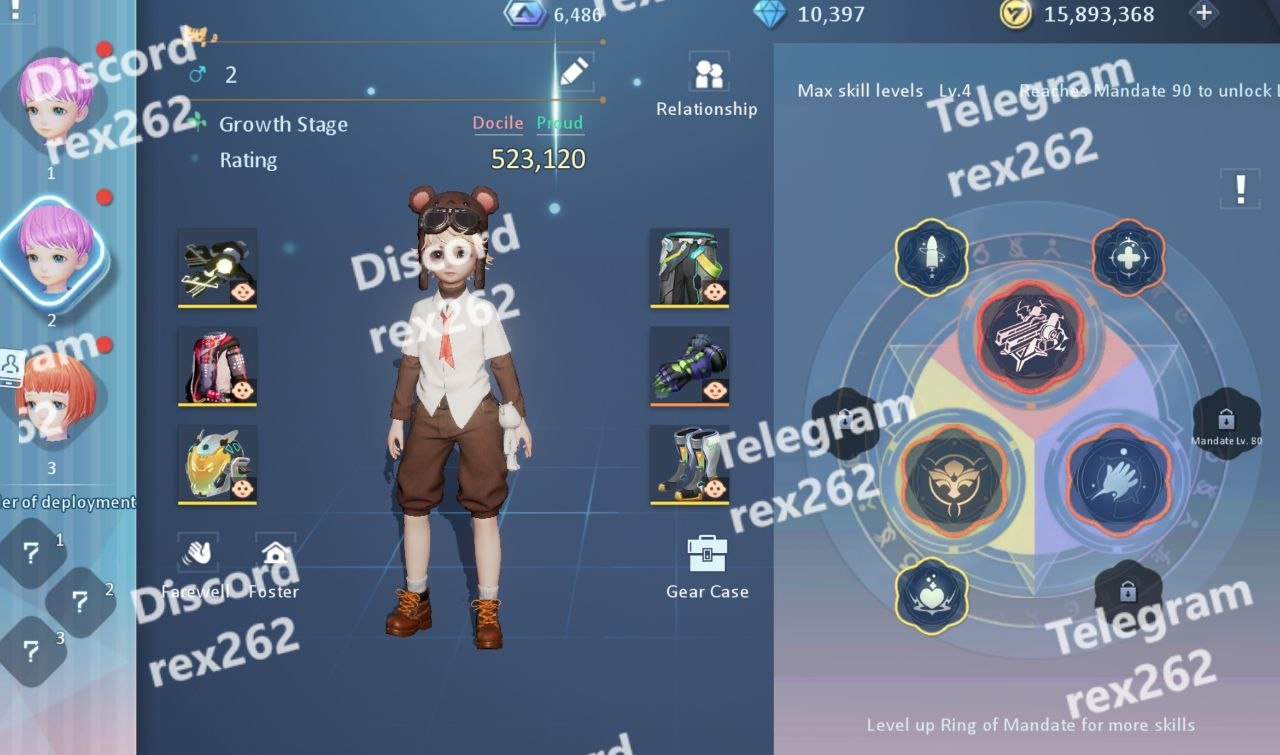The height and width of the screenshot is (755, 1280).
Task: Open the heart lotus skill icon
Action: [x=931, y=594]
